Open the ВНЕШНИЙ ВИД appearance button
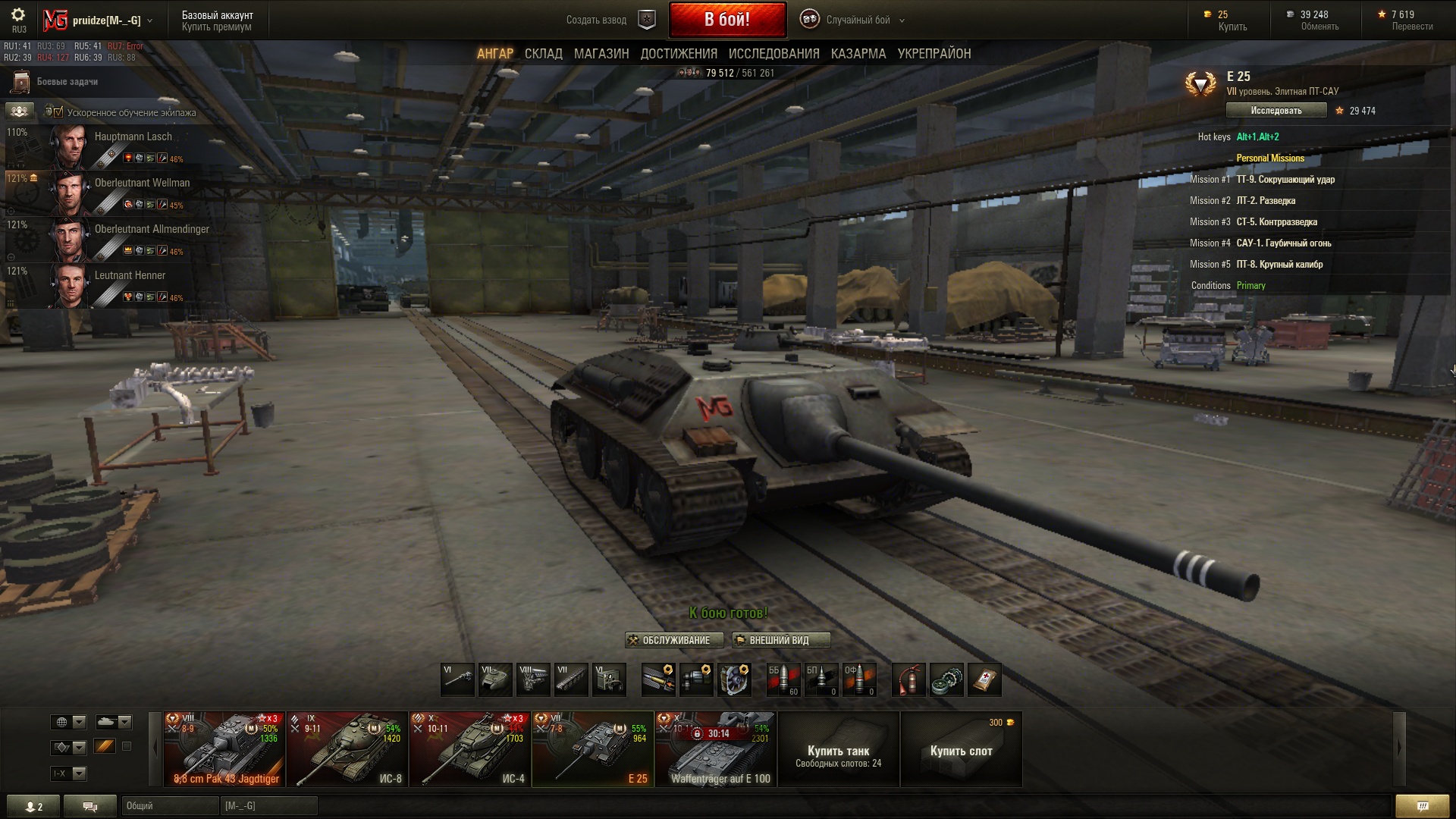1456x819 pixels. (780, 641)
